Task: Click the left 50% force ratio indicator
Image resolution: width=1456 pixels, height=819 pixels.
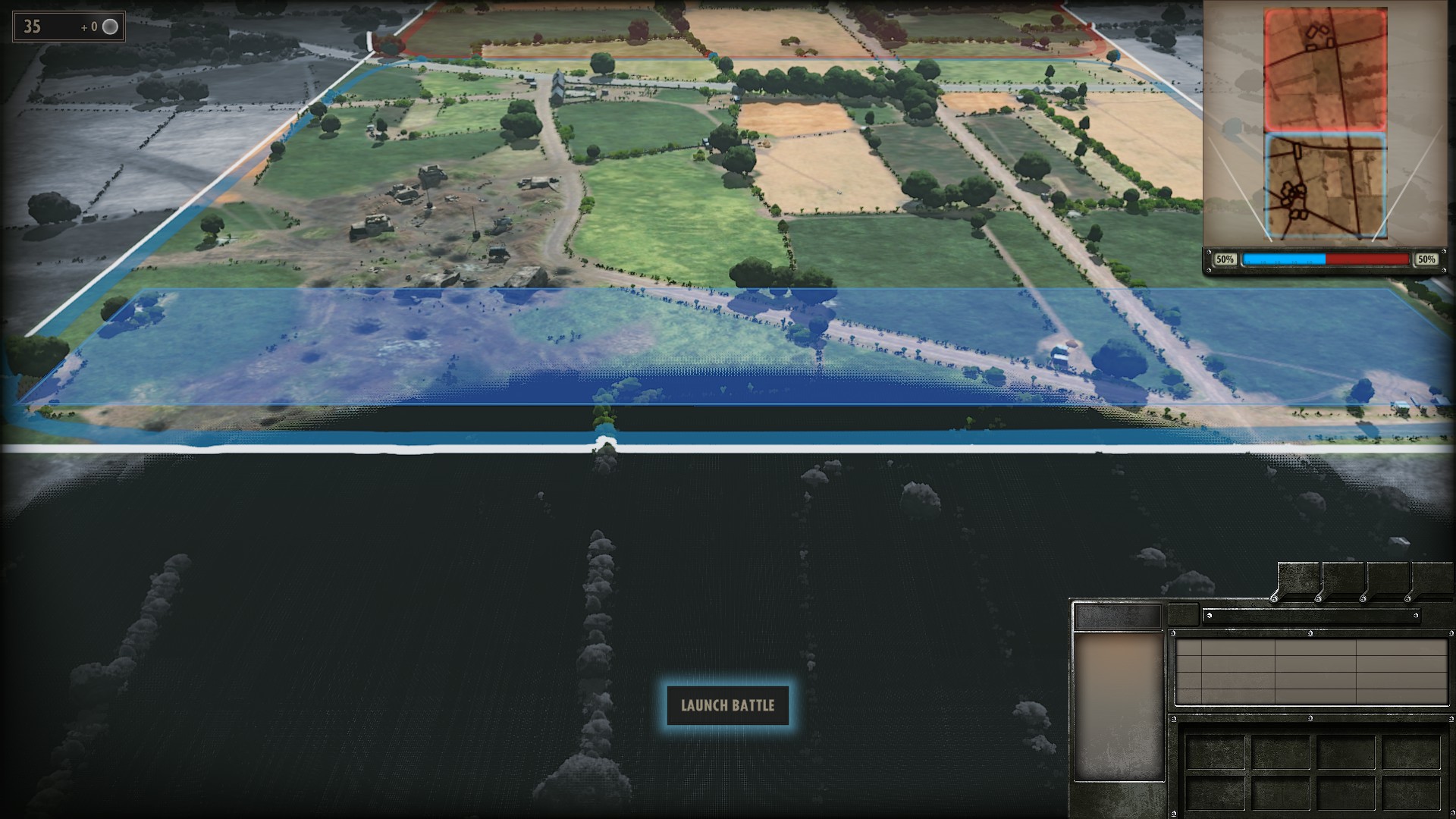Action: pyautogui.click(x=1225, y=259)
